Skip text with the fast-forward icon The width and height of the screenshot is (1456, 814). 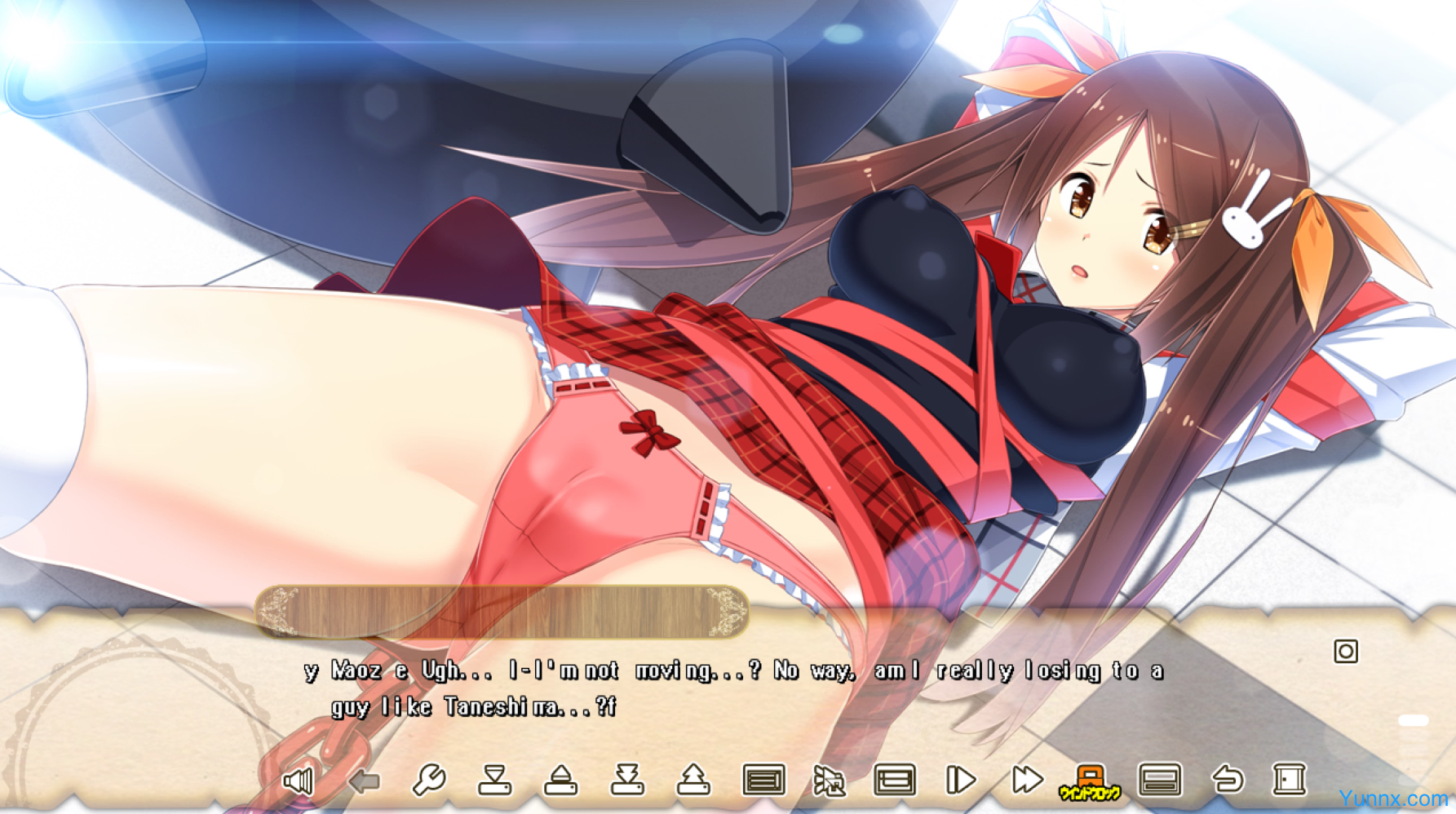1027,781
